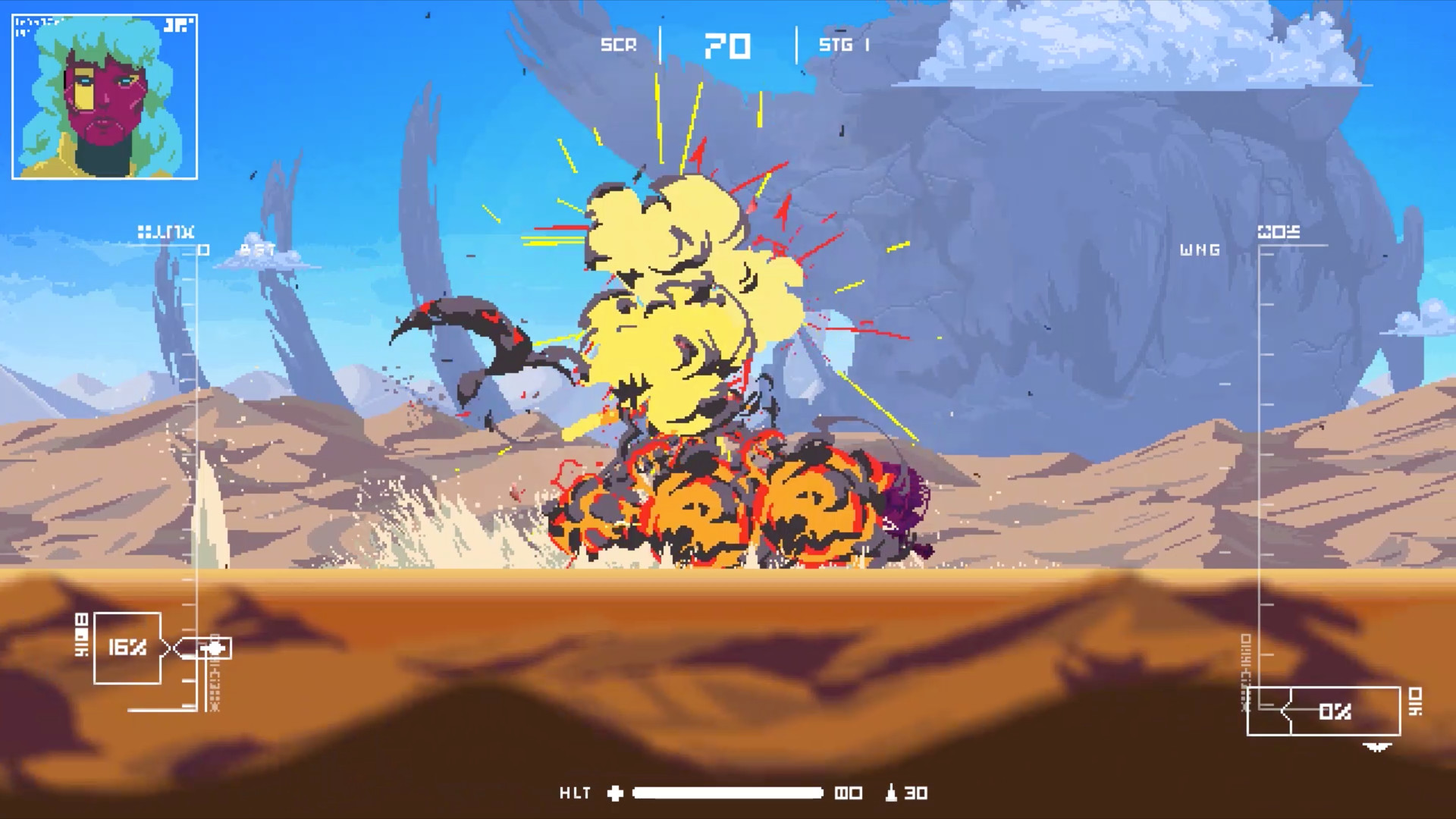The height and width of the screenshot is (819, 1456).
Task: Select the crosshair marker on the left boost gauge
Action: [215, 648]
